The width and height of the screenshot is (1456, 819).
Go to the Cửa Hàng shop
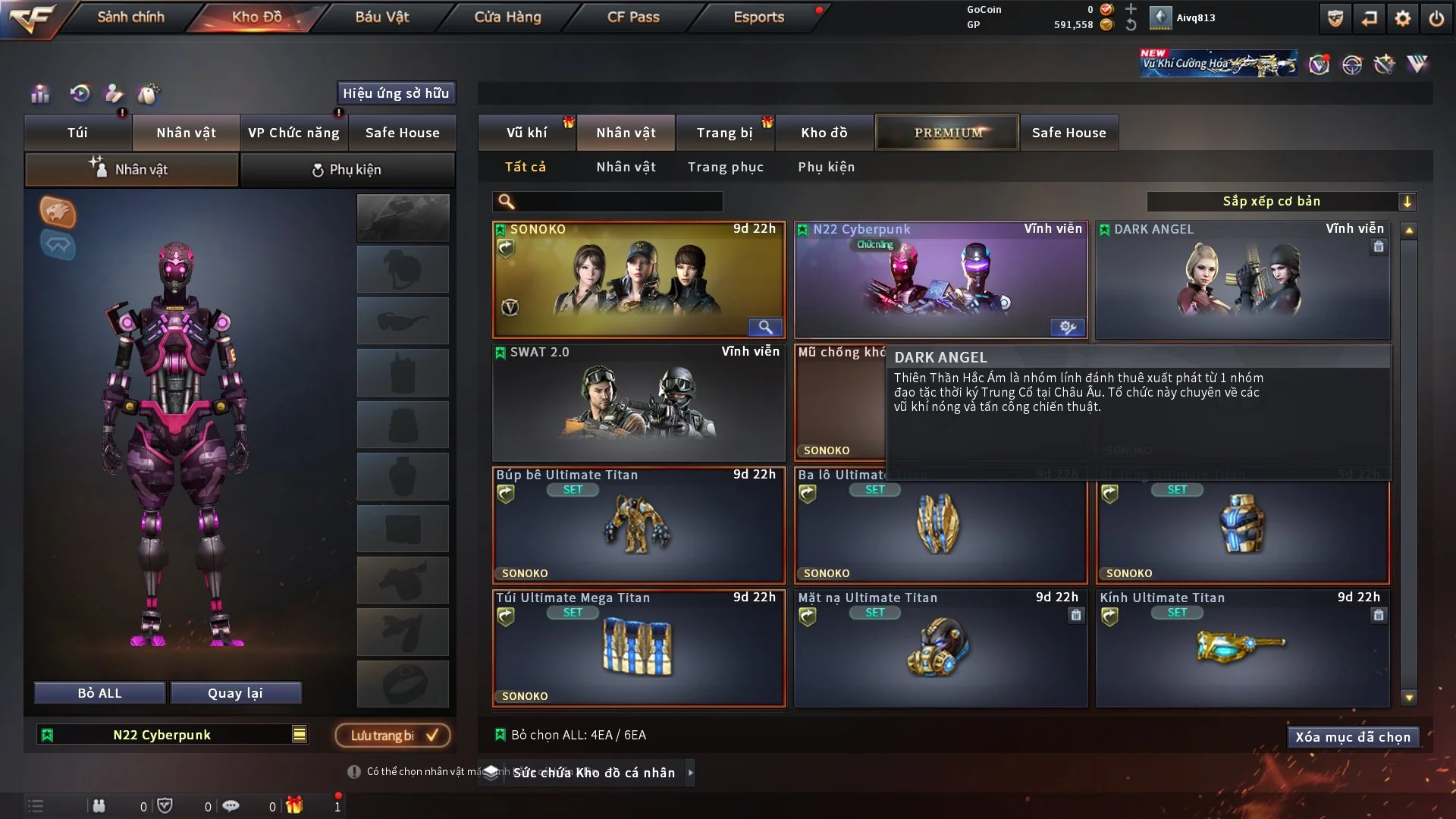point(507,17)
